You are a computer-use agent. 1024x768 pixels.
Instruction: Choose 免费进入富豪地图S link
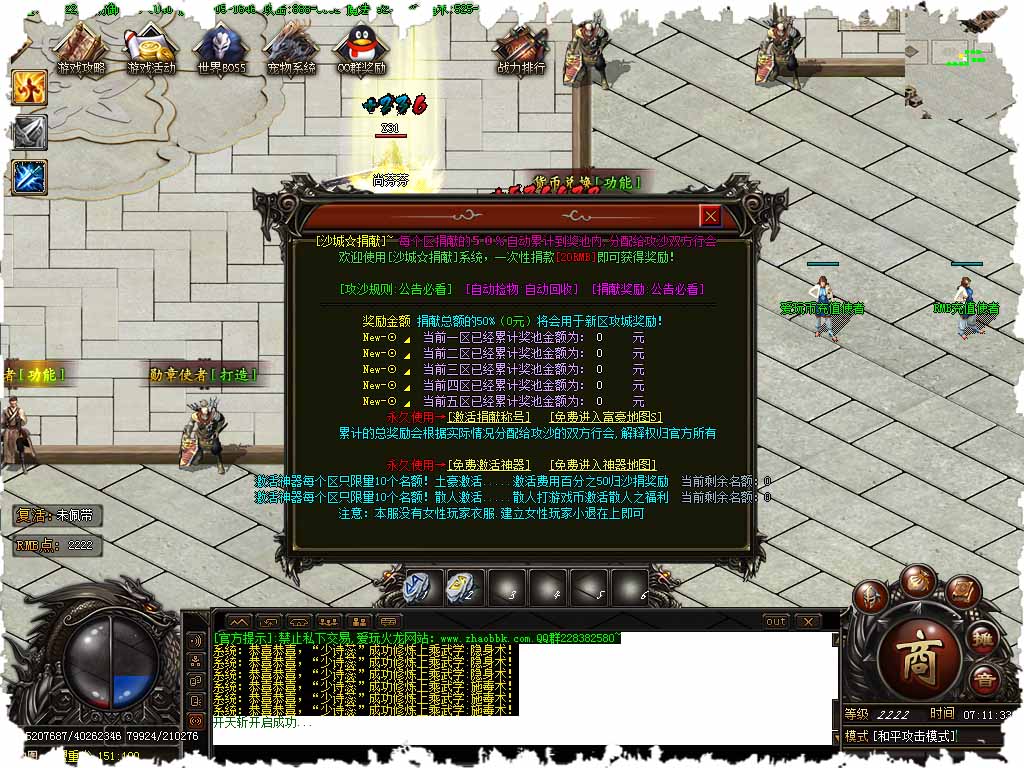click(605, 417)
